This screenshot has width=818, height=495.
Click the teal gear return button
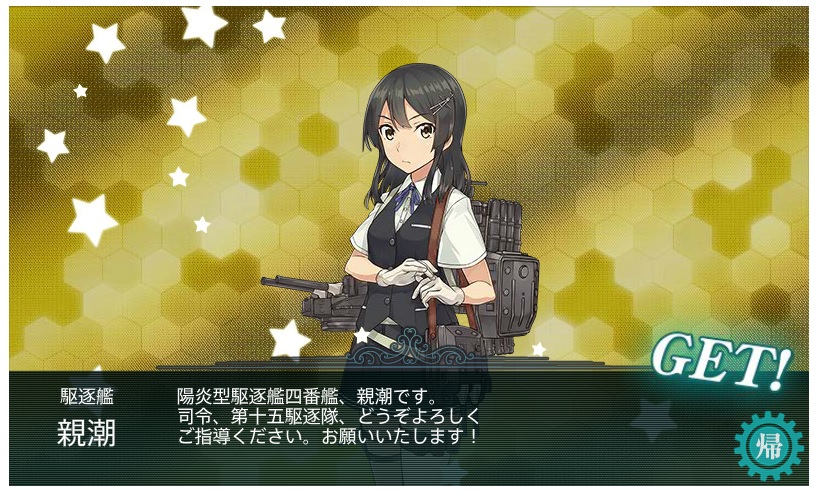768,446
